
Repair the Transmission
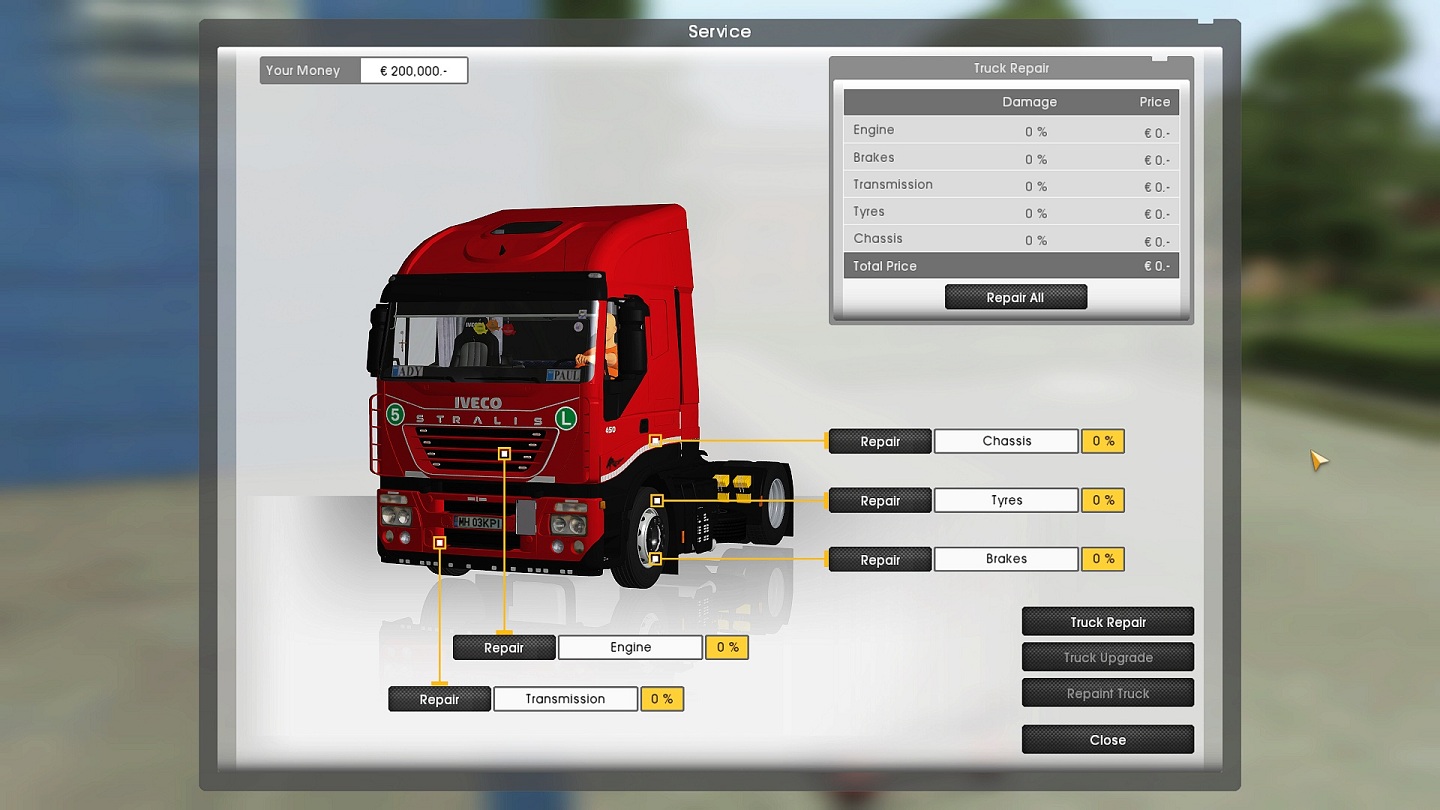click(439, 699)
